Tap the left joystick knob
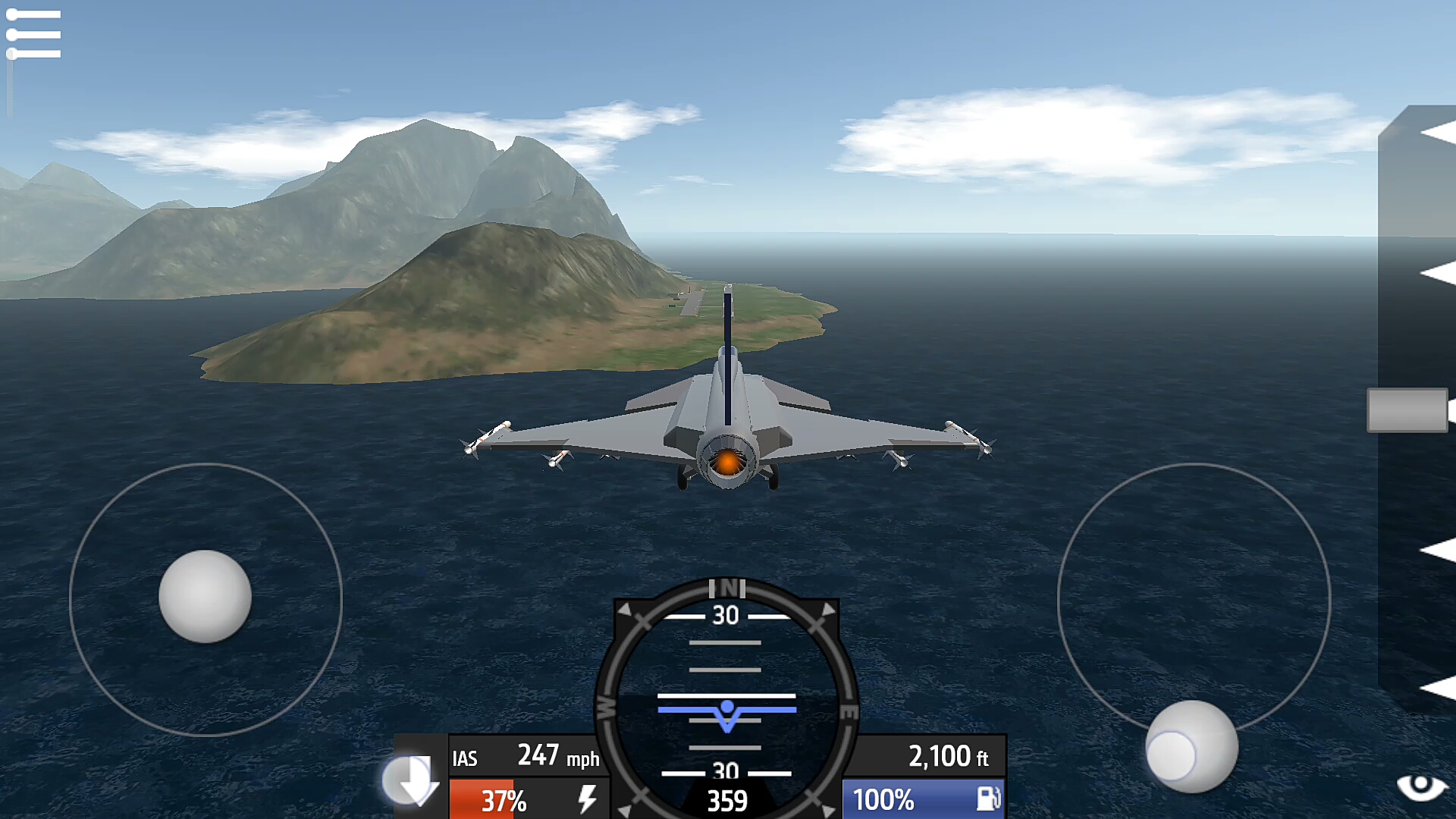This screenshot has height=819, width=1456. (x=205, y=596)
